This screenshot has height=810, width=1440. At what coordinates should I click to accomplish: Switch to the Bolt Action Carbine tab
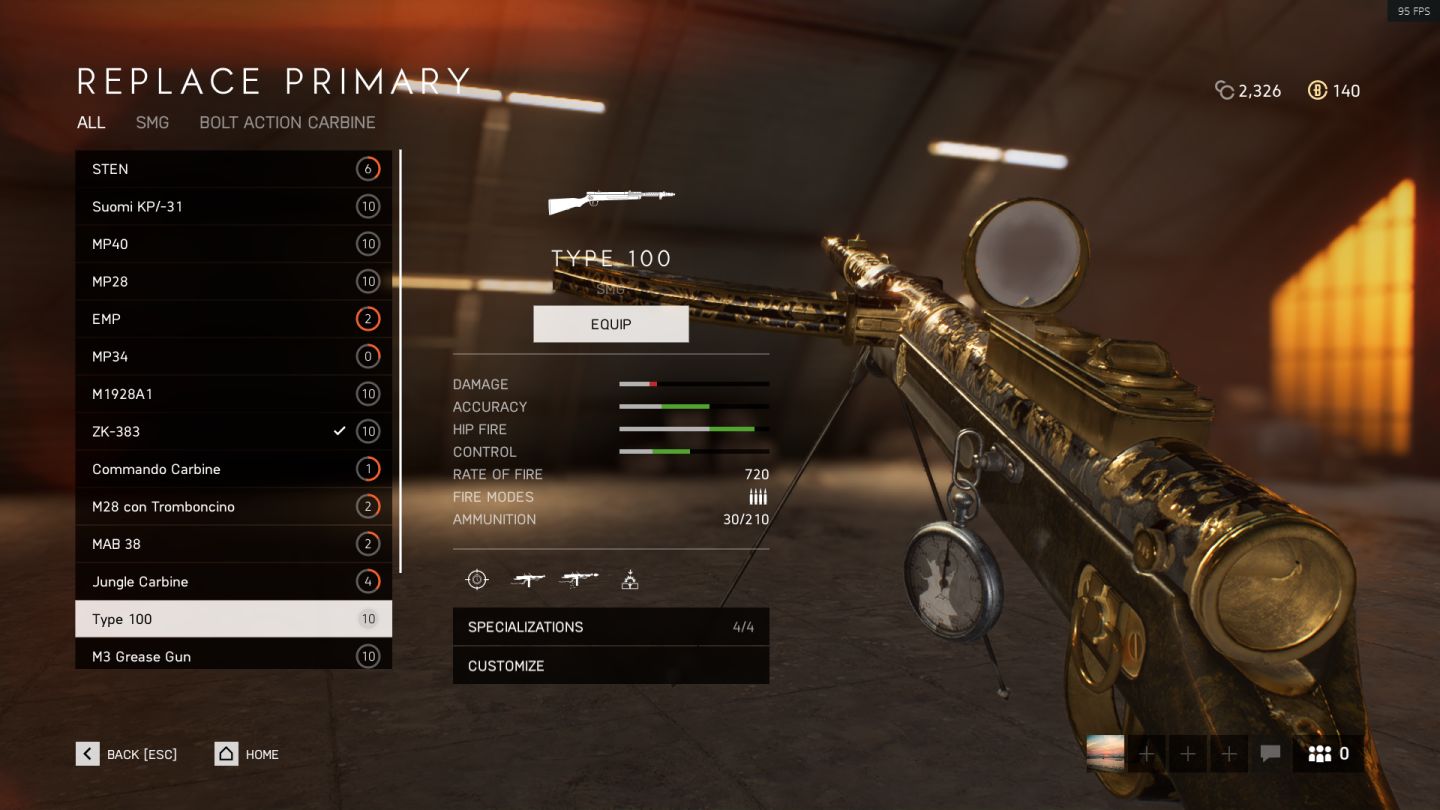point(287,122)
